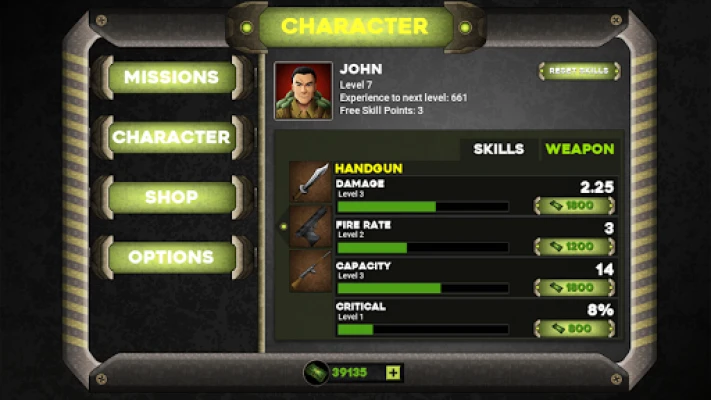Switch to the Skills tab
Screen dimensions: 711x400
click(x=498, y=149)
